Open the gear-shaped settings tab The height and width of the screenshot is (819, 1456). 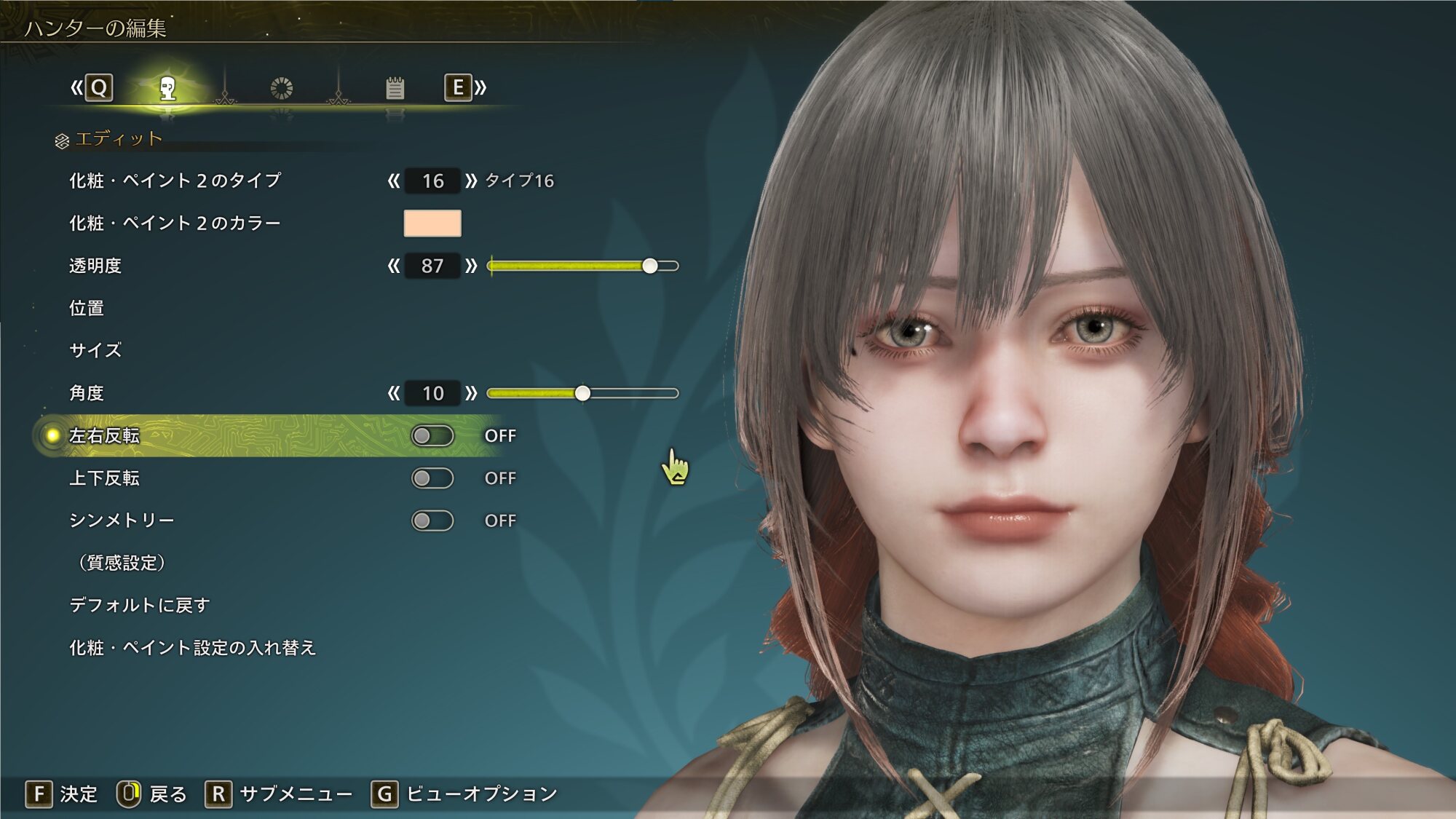click(x=281, y=89)
